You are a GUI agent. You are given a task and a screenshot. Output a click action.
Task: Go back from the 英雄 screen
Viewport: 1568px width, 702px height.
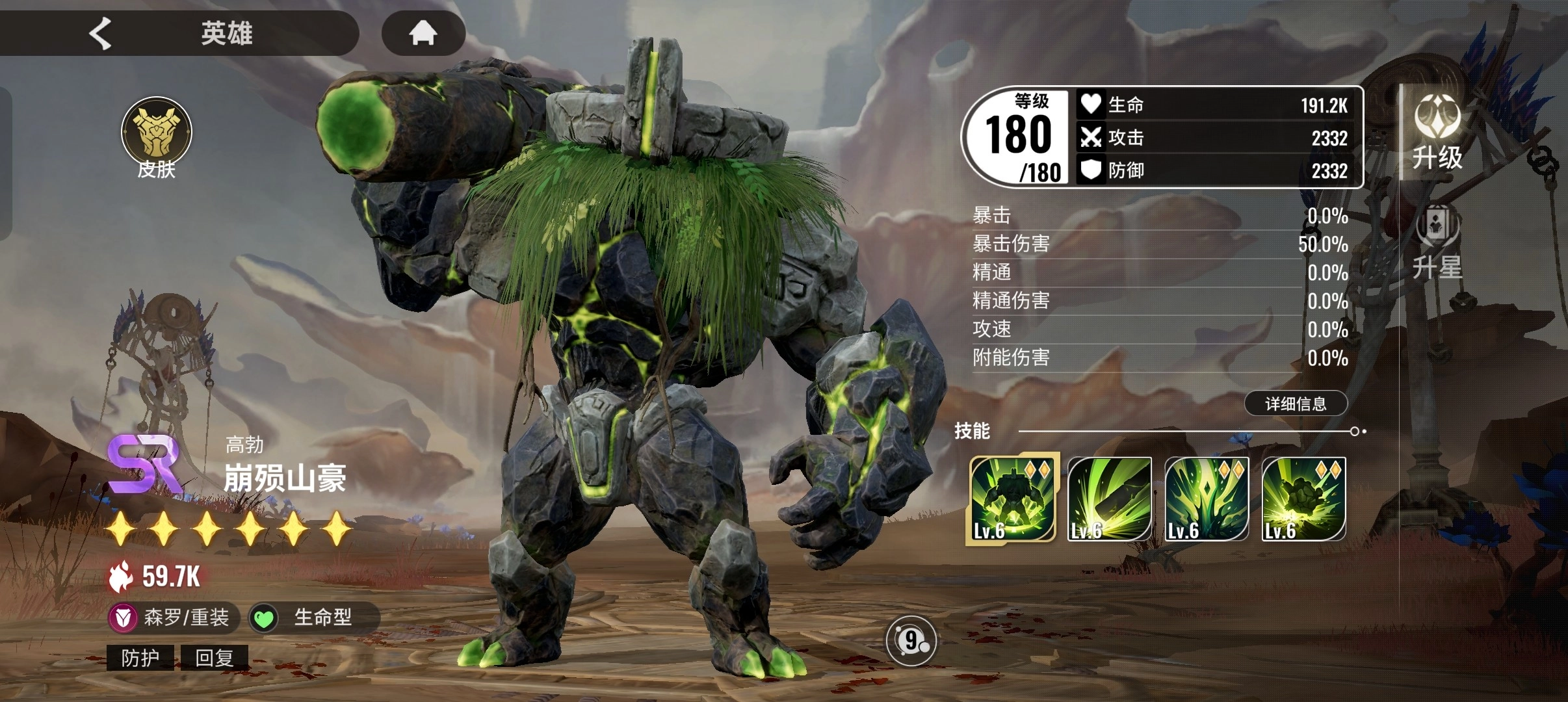click(101, 33)
